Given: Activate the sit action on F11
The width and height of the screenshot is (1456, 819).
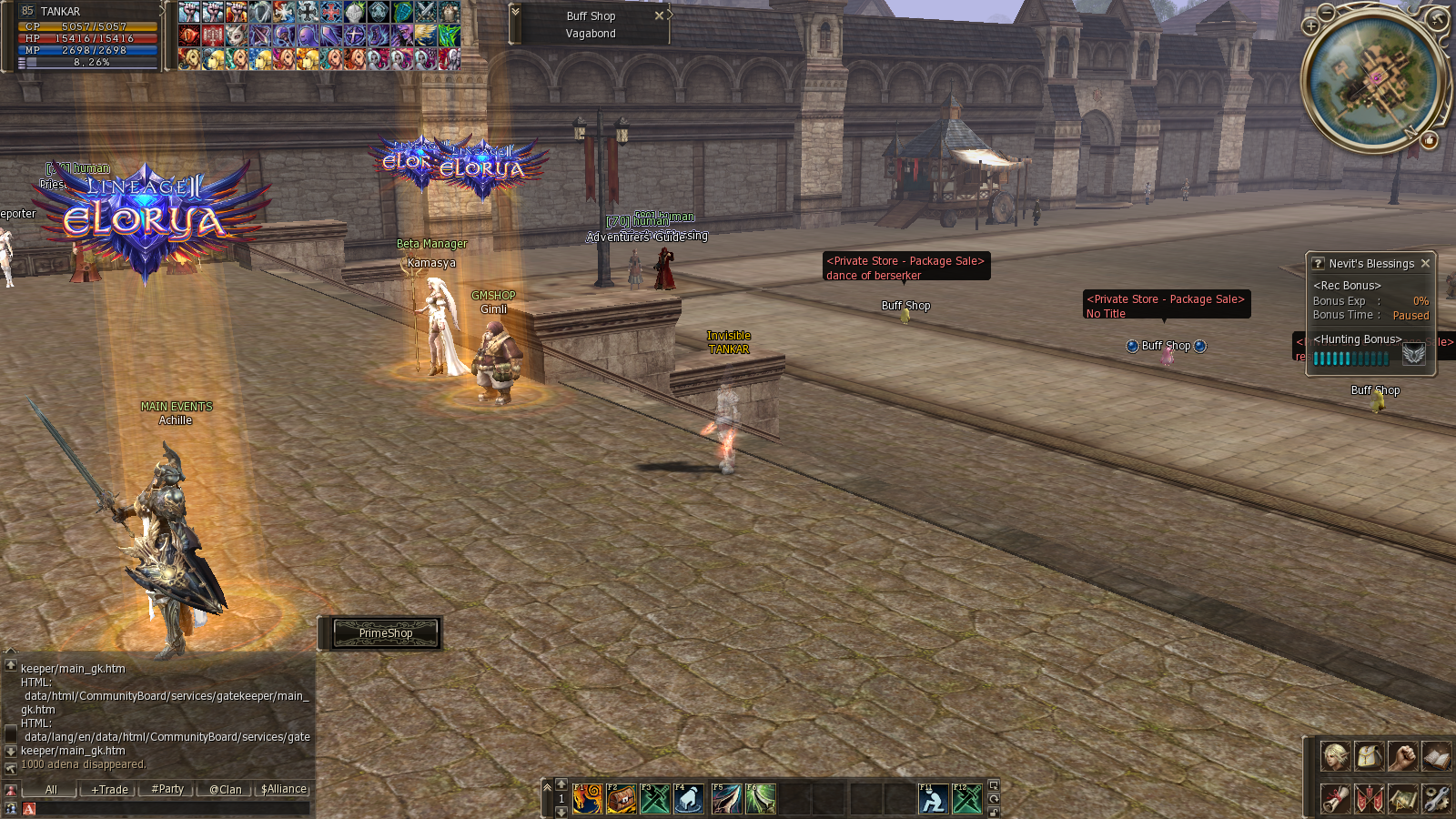Looking at the screenshot, I should [933, 799].
